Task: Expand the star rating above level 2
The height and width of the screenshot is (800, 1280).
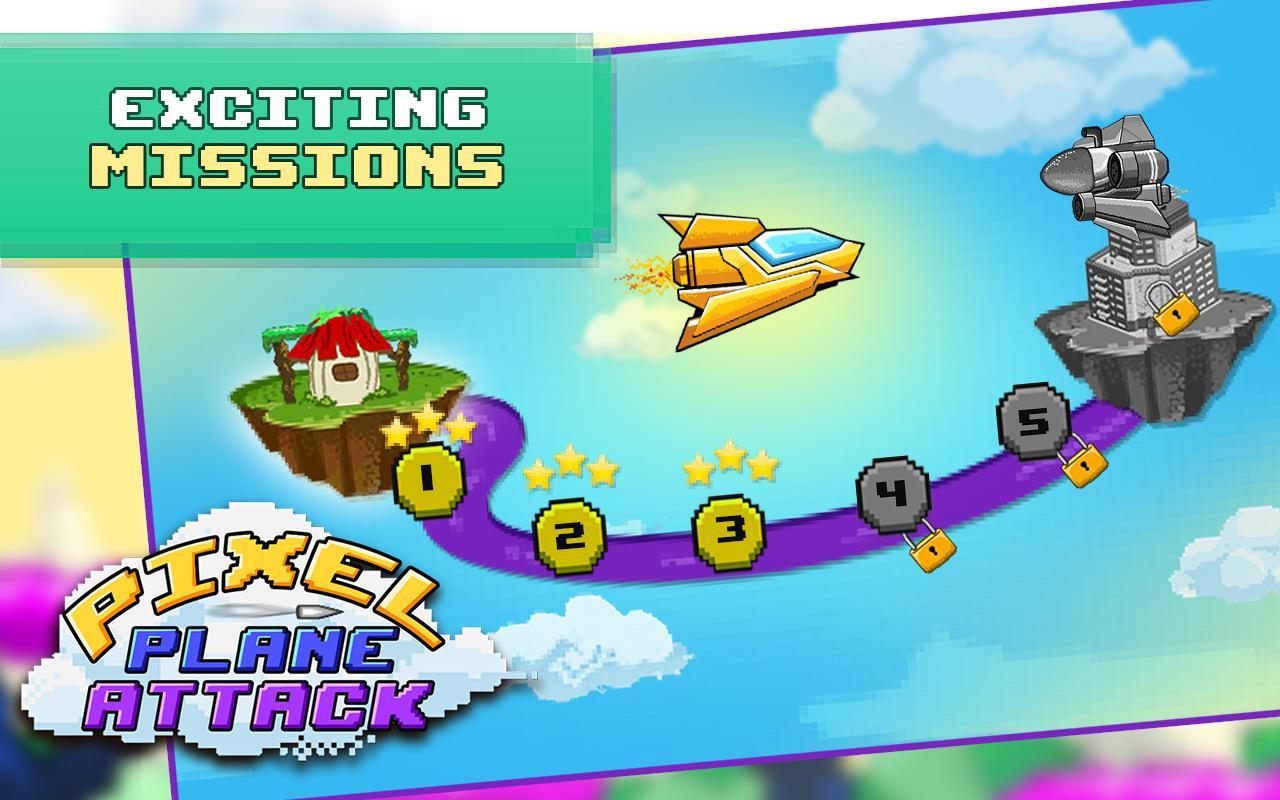Action: pyautogui.click(x=572, y=467)
